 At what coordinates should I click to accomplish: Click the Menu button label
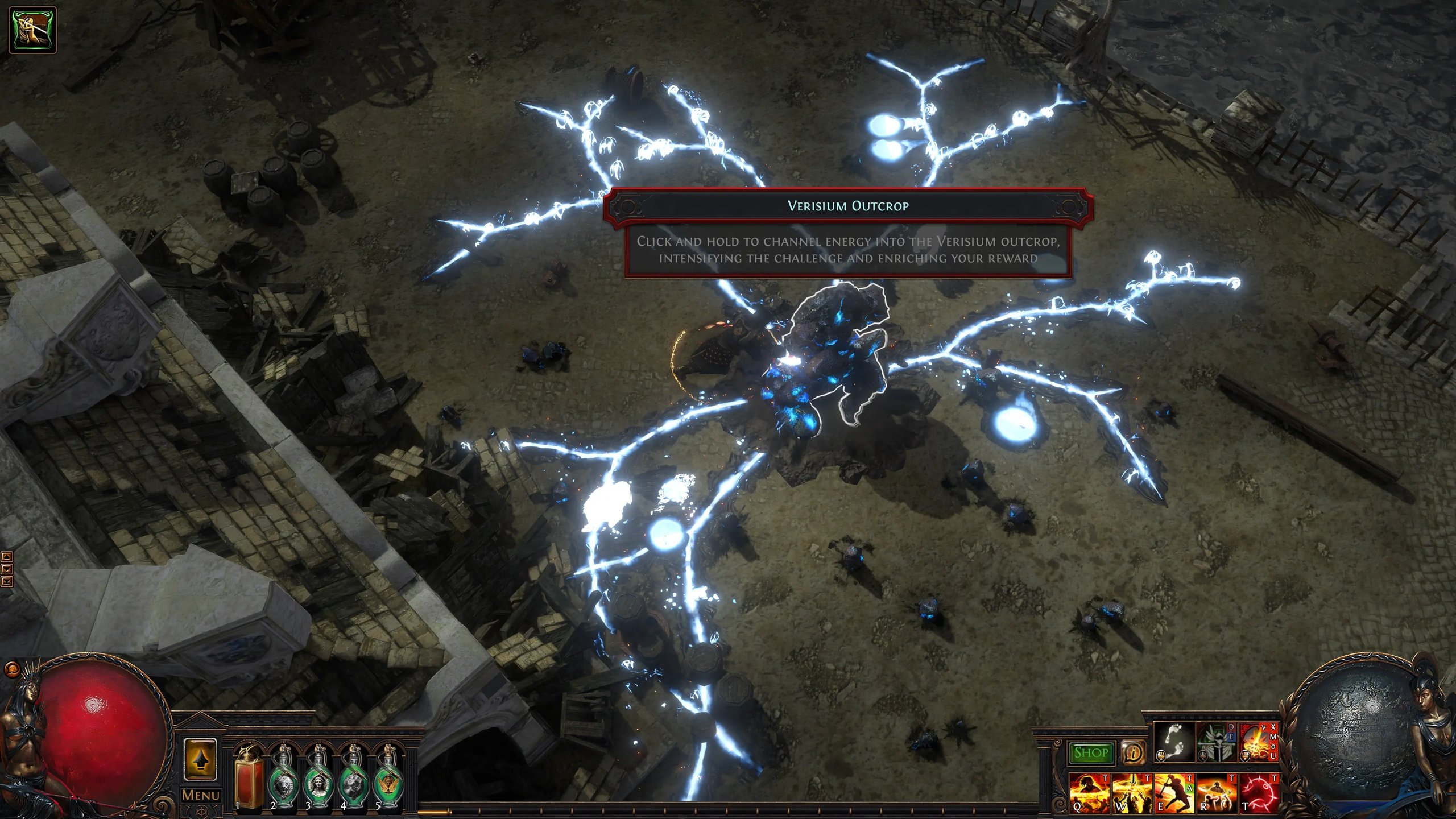[200, 795]
